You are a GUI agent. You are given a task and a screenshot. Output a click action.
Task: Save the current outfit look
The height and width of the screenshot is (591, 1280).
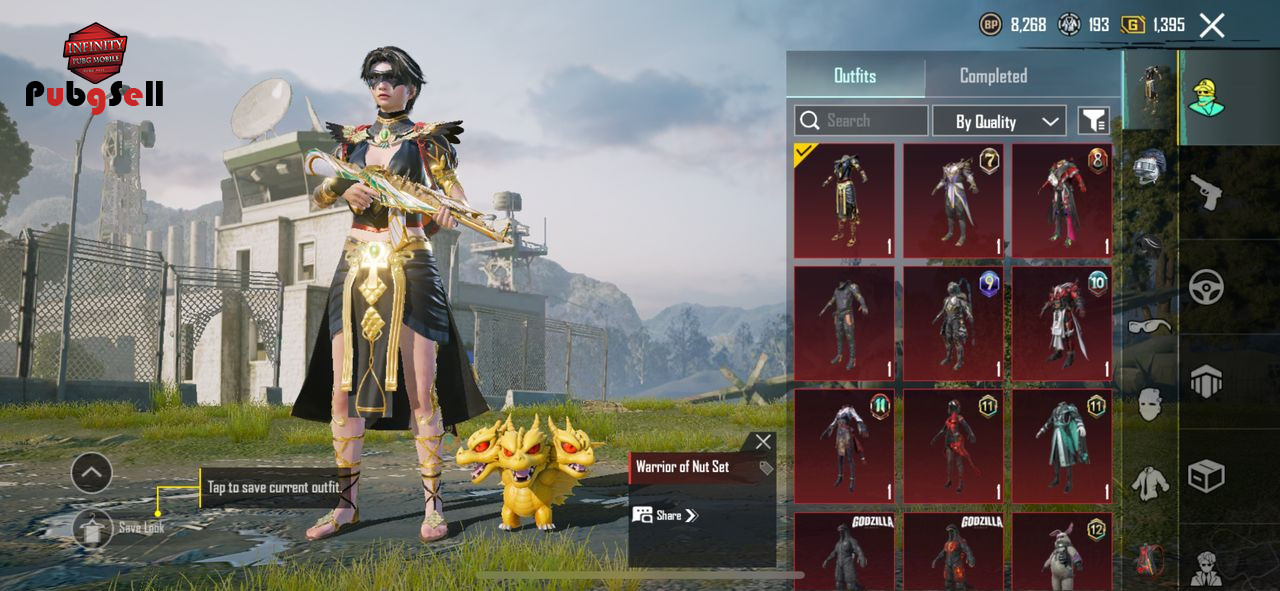pyautogui.click(x=93, y=528)
